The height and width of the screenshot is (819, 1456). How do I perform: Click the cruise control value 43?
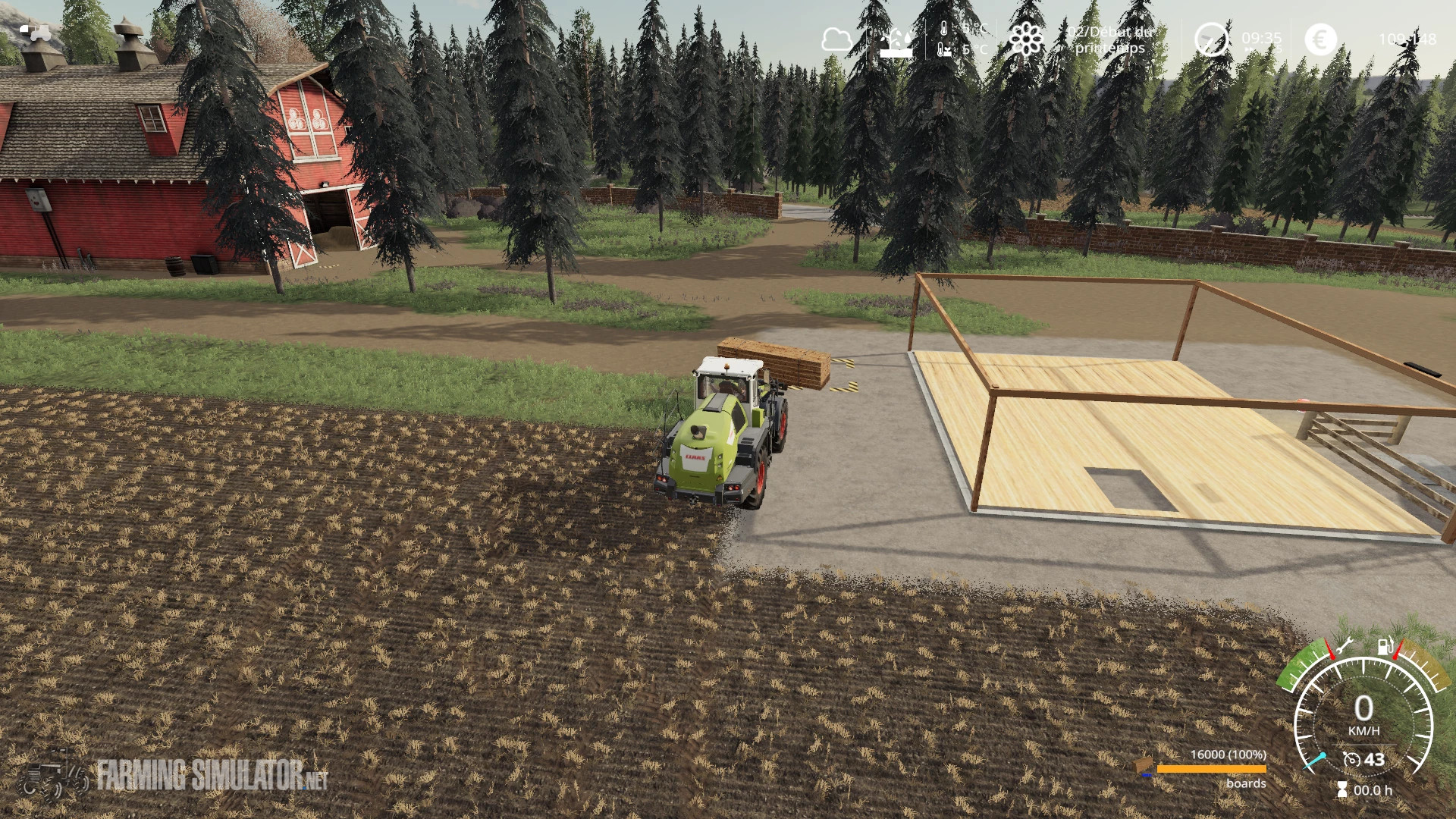[1374, 760]
